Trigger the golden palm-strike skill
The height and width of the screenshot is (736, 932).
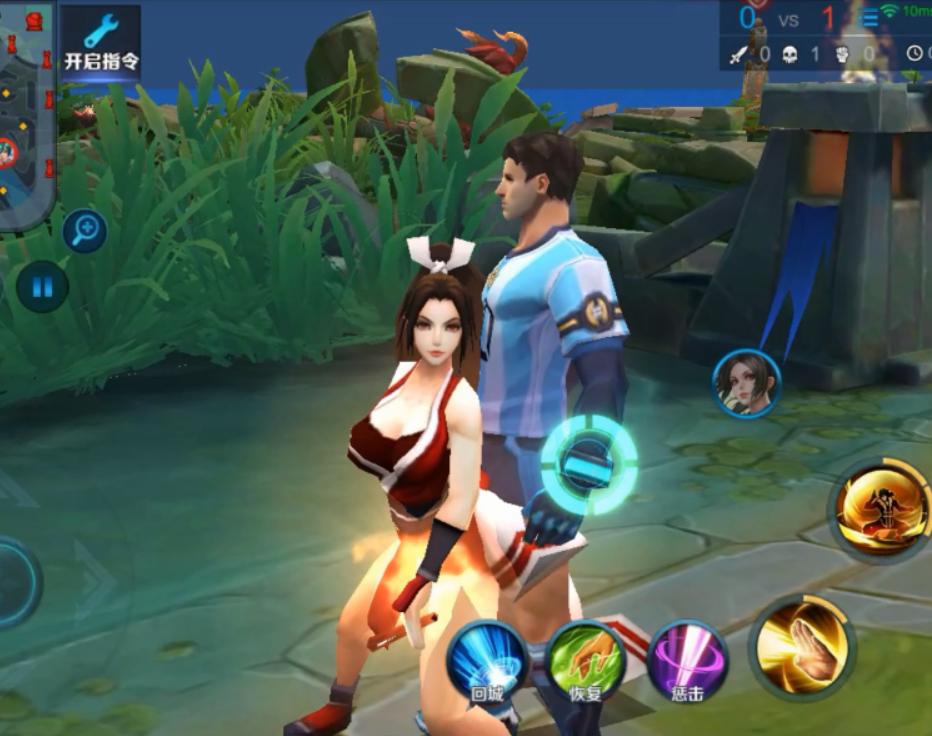(803, 646)
